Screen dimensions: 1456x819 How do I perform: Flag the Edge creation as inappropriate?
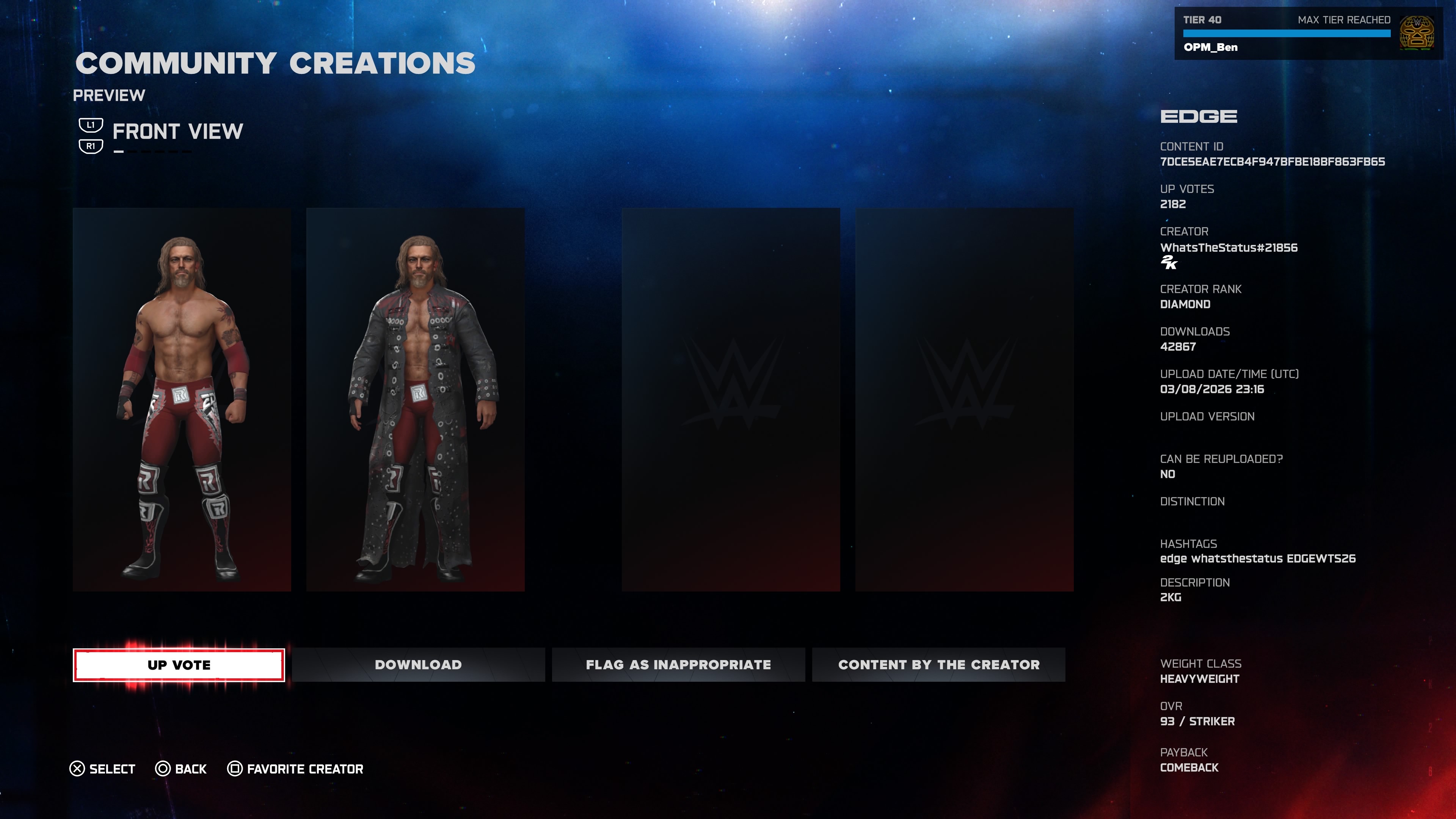click(678, 665)
